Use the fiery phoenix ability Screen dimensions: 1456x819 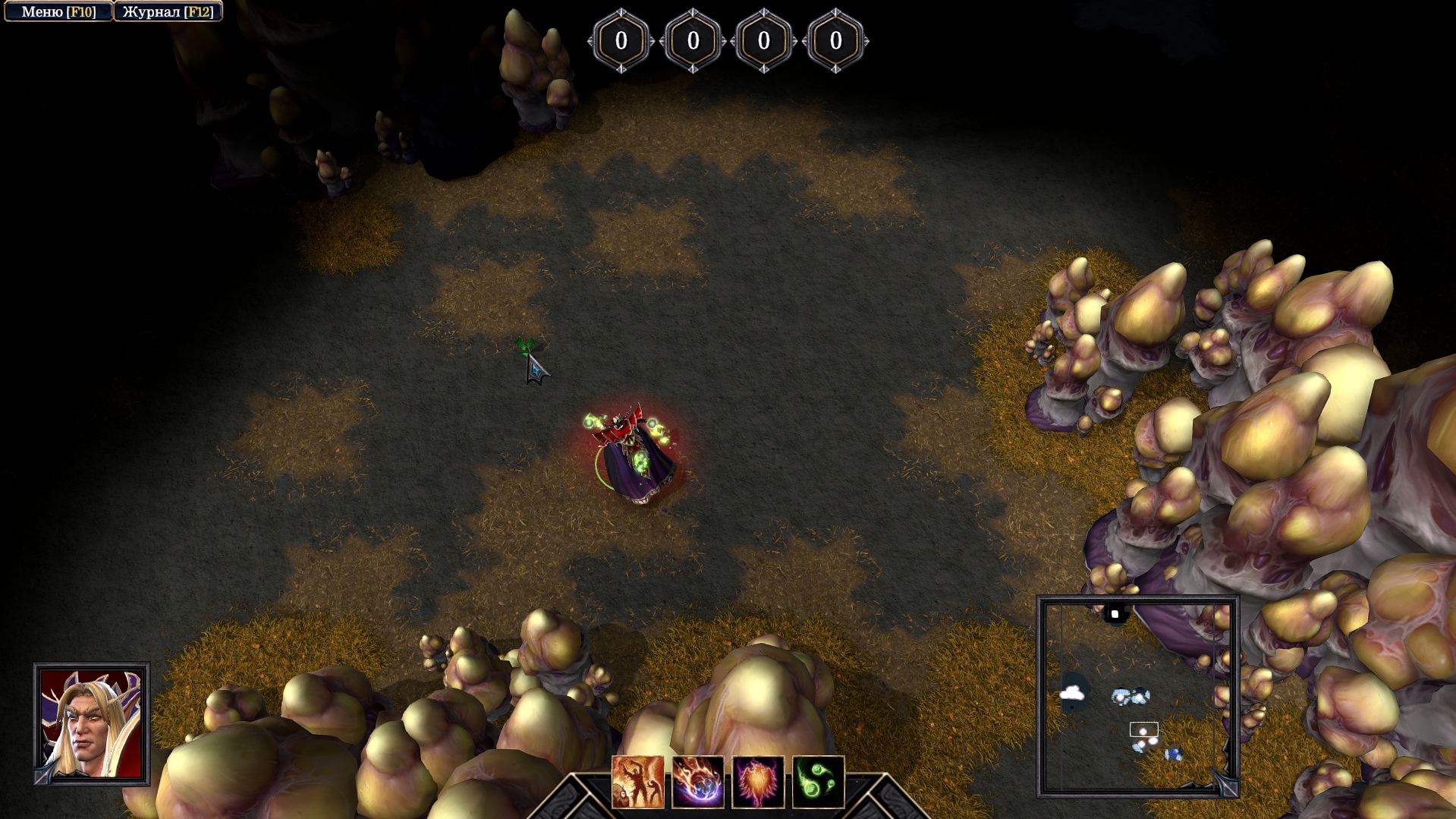pyautogui.click(x=757, y=781)
